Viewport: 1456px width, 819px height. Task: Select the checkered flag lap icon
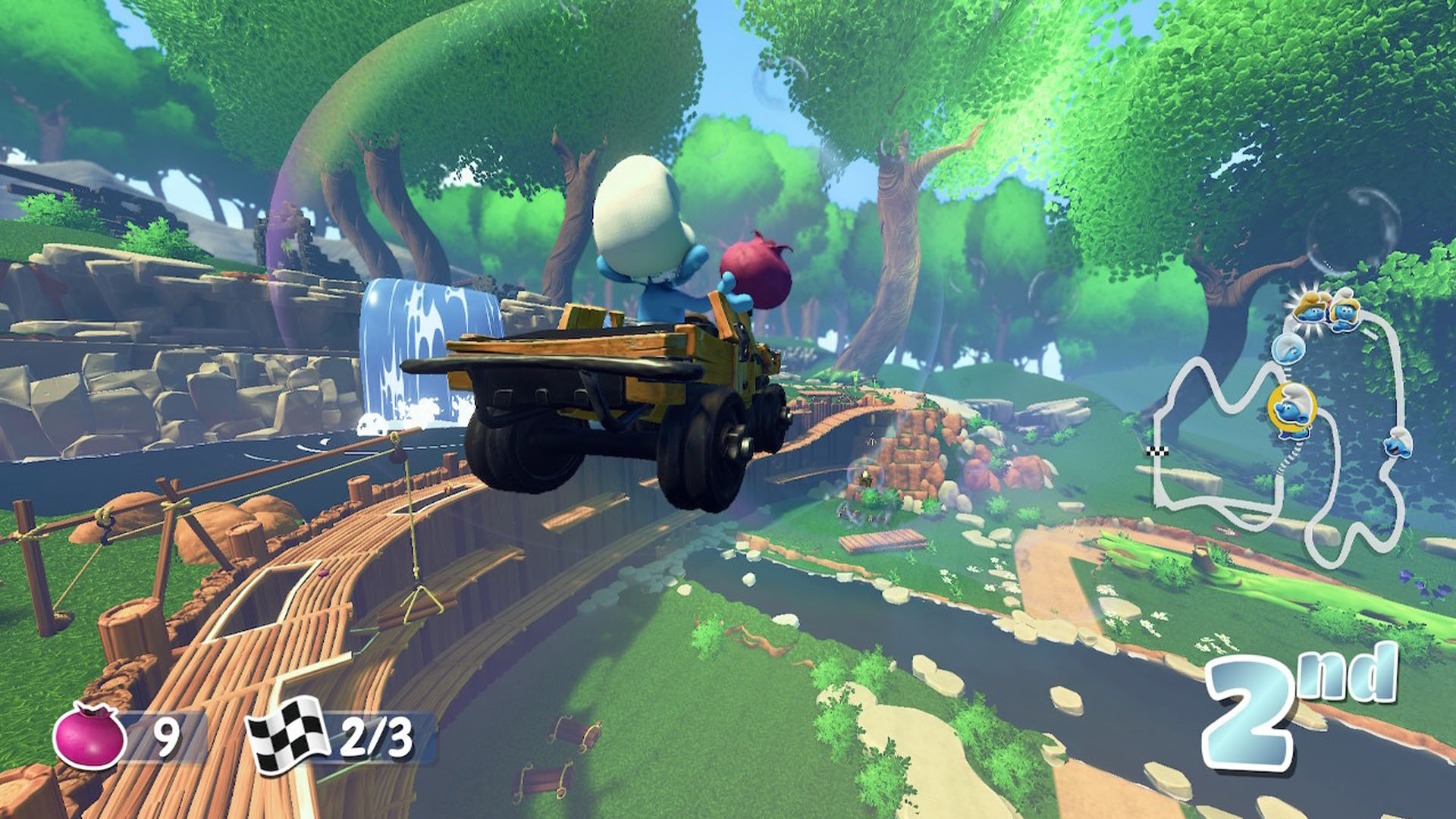point(287,734)
